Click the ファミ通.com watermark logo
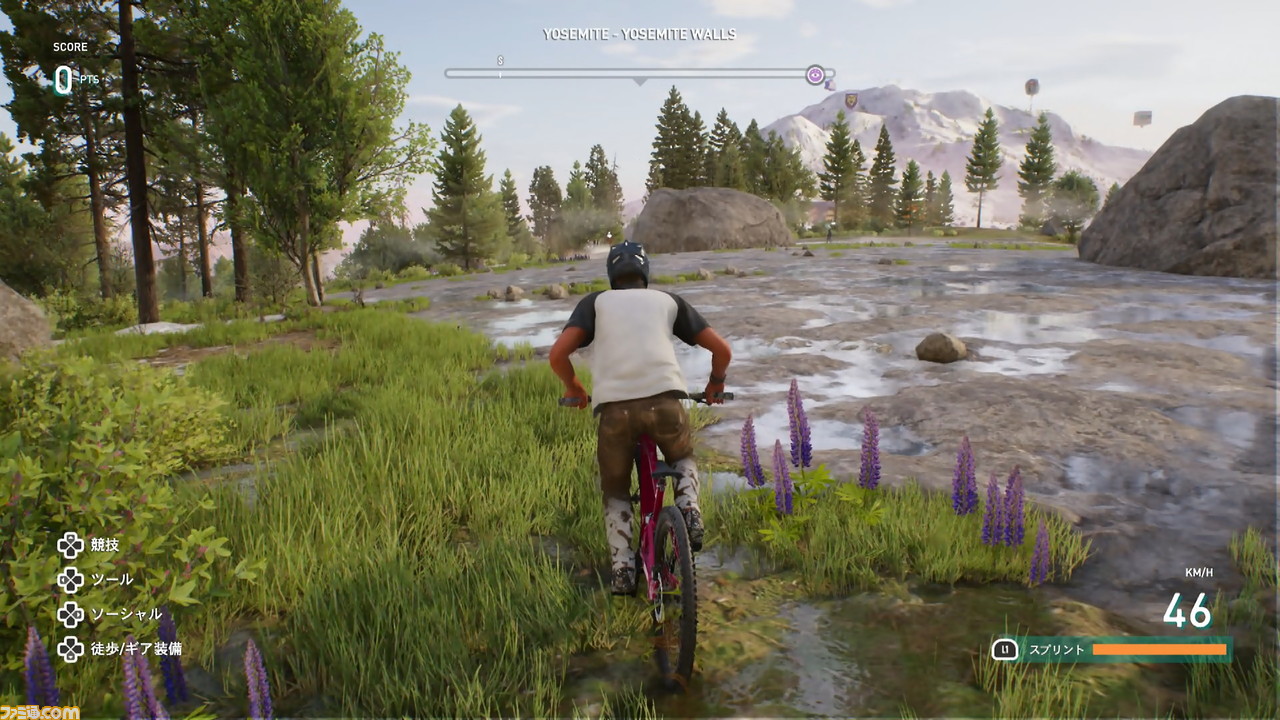Viewport: 1280px width, 720px height. [x=40, y=711]
